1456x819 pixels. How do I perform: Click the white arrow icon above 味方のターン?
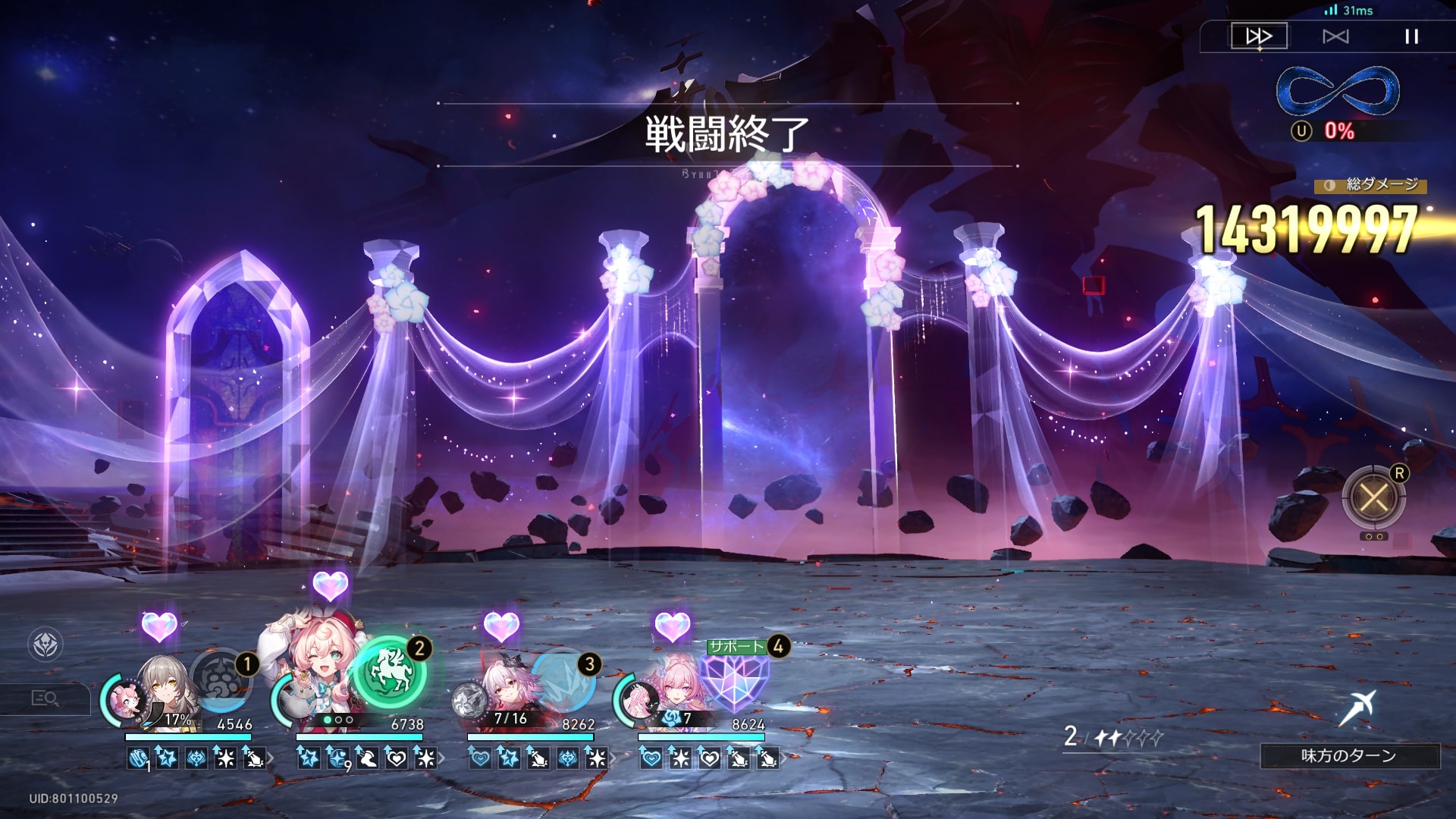coord(1356,708)
